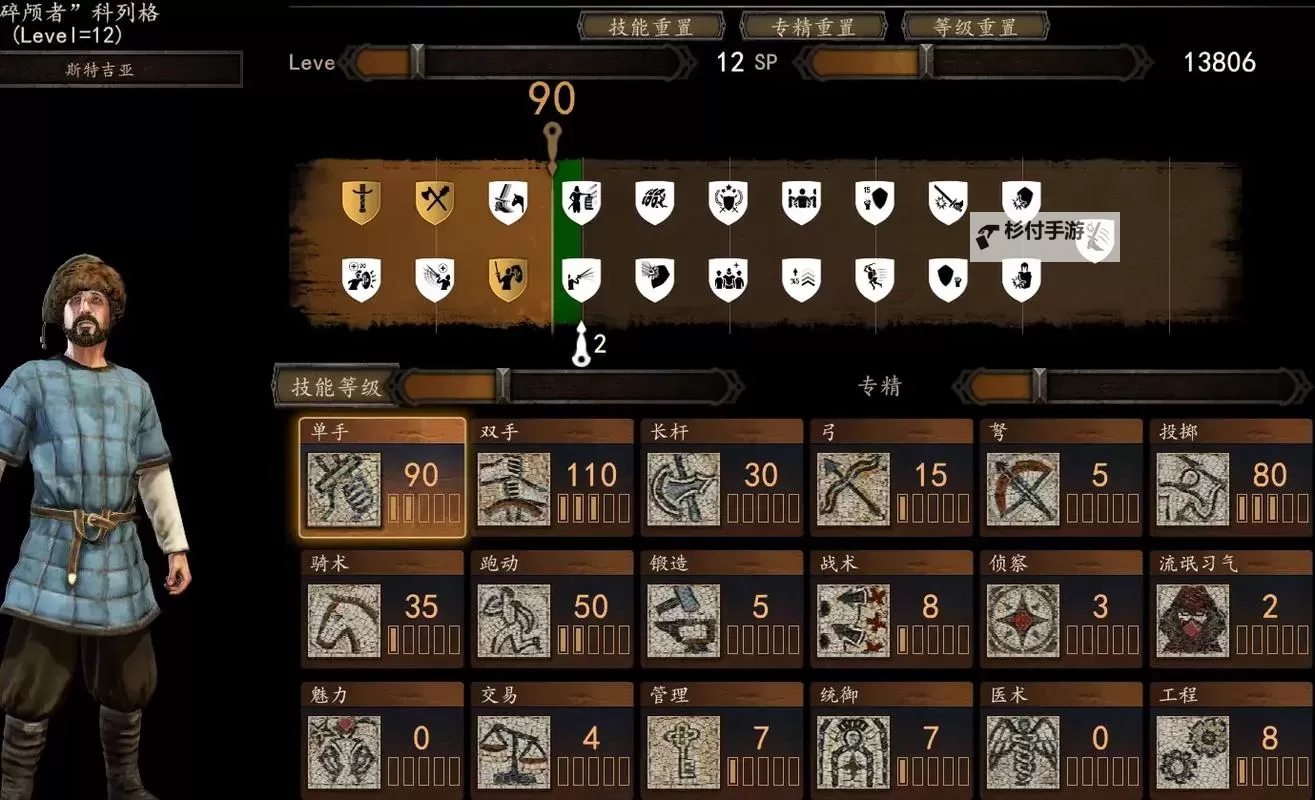Choose the 战术 tactics skill tile
Image resolution: width=1315 pixels, height=800 pixels.
892,610
